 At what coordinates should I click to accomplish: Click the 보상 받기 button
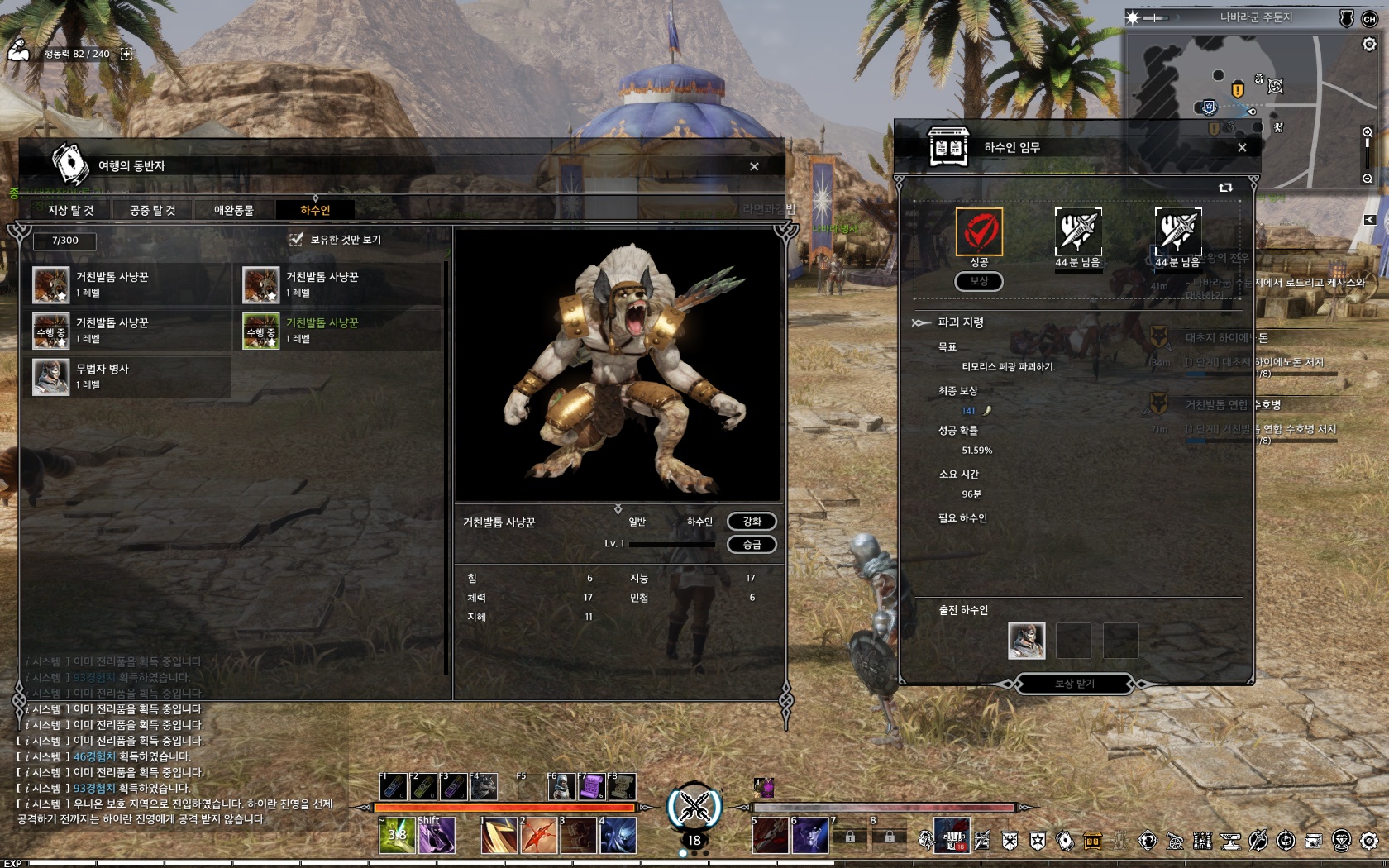(x=1074, y=683)
